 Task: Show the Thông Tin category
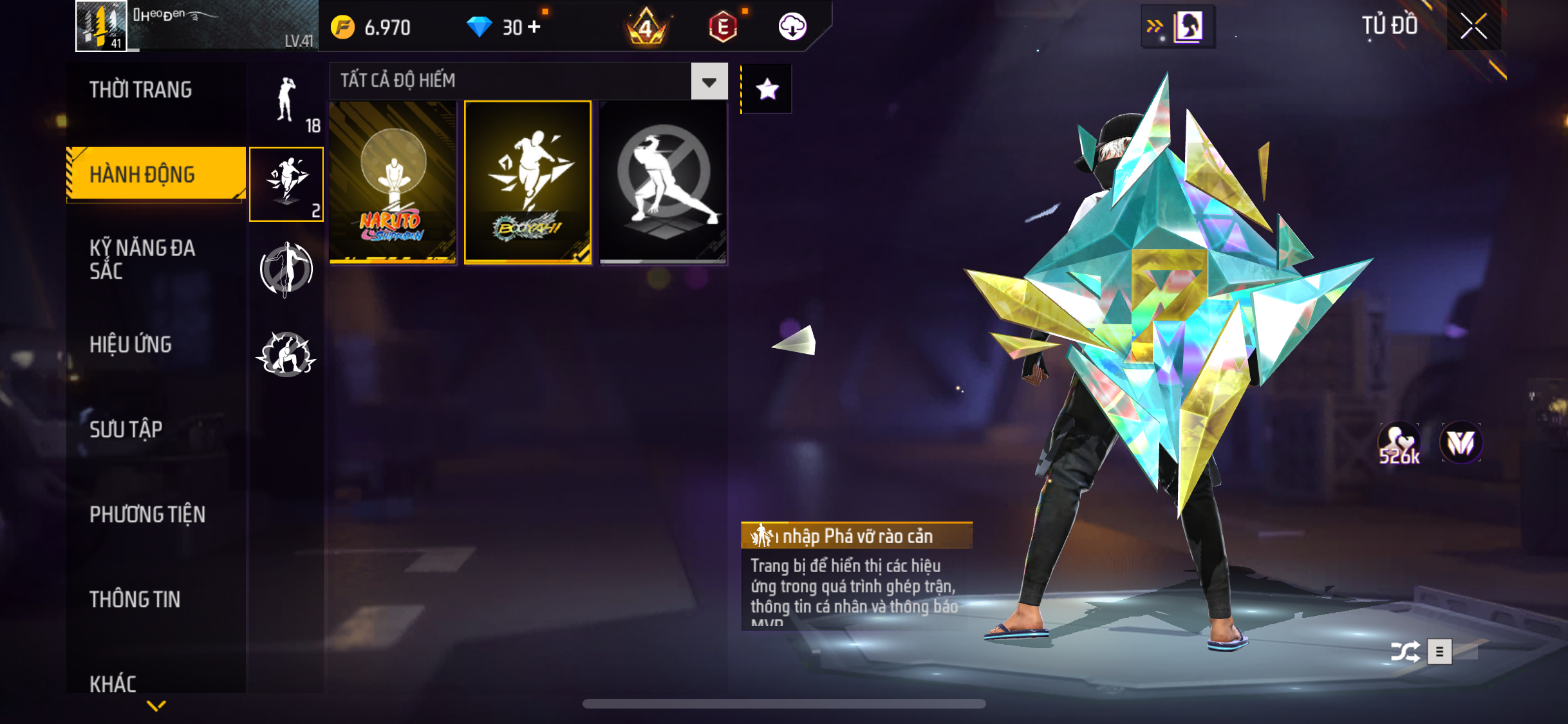pos(135,599)
